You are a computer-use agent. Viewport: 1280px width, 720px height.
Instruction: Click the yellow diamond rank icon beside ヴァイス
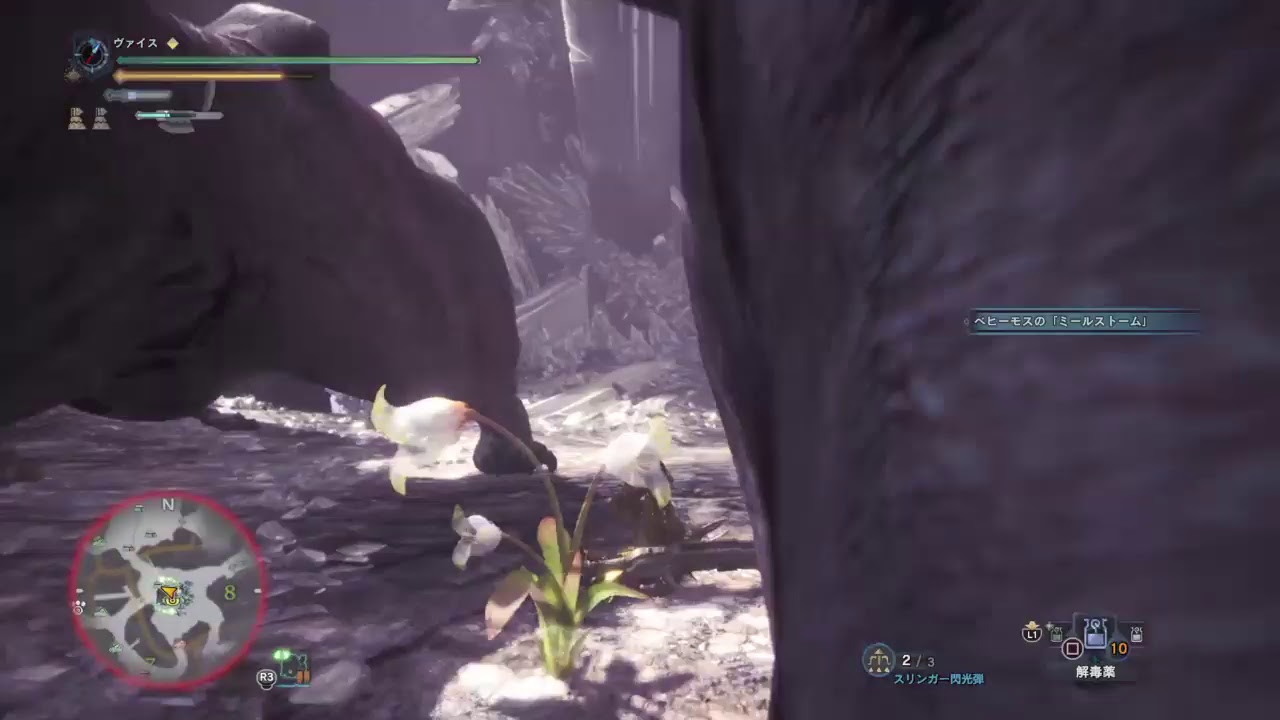[x=172, y=44]
